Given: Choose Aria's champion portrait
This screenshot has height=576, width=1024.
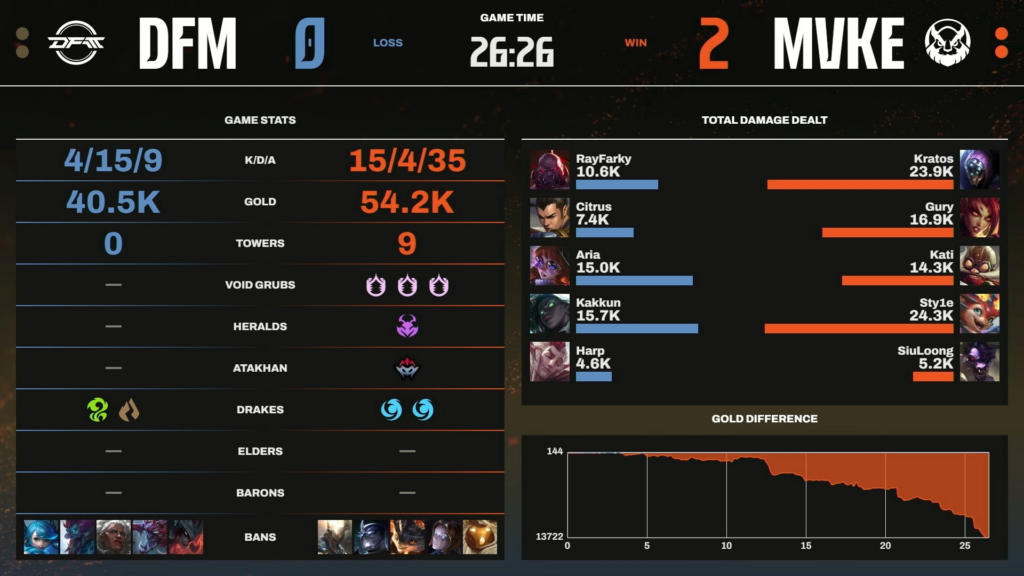Looking at the screenshot, I should [550, 266].
